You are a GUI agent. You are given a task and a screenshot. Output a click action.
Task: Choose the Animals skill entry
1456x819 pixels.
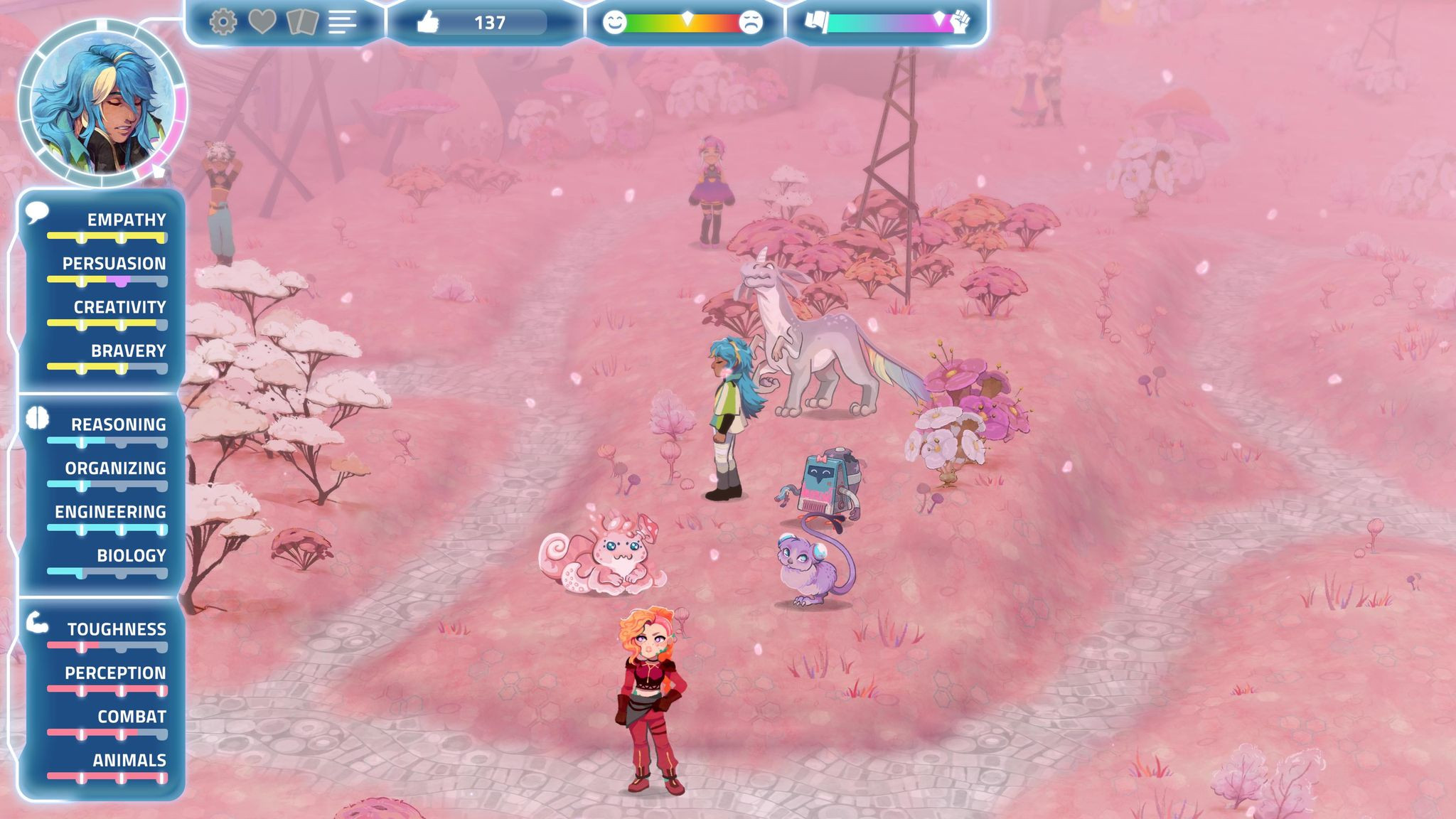[x=129, y=761]
